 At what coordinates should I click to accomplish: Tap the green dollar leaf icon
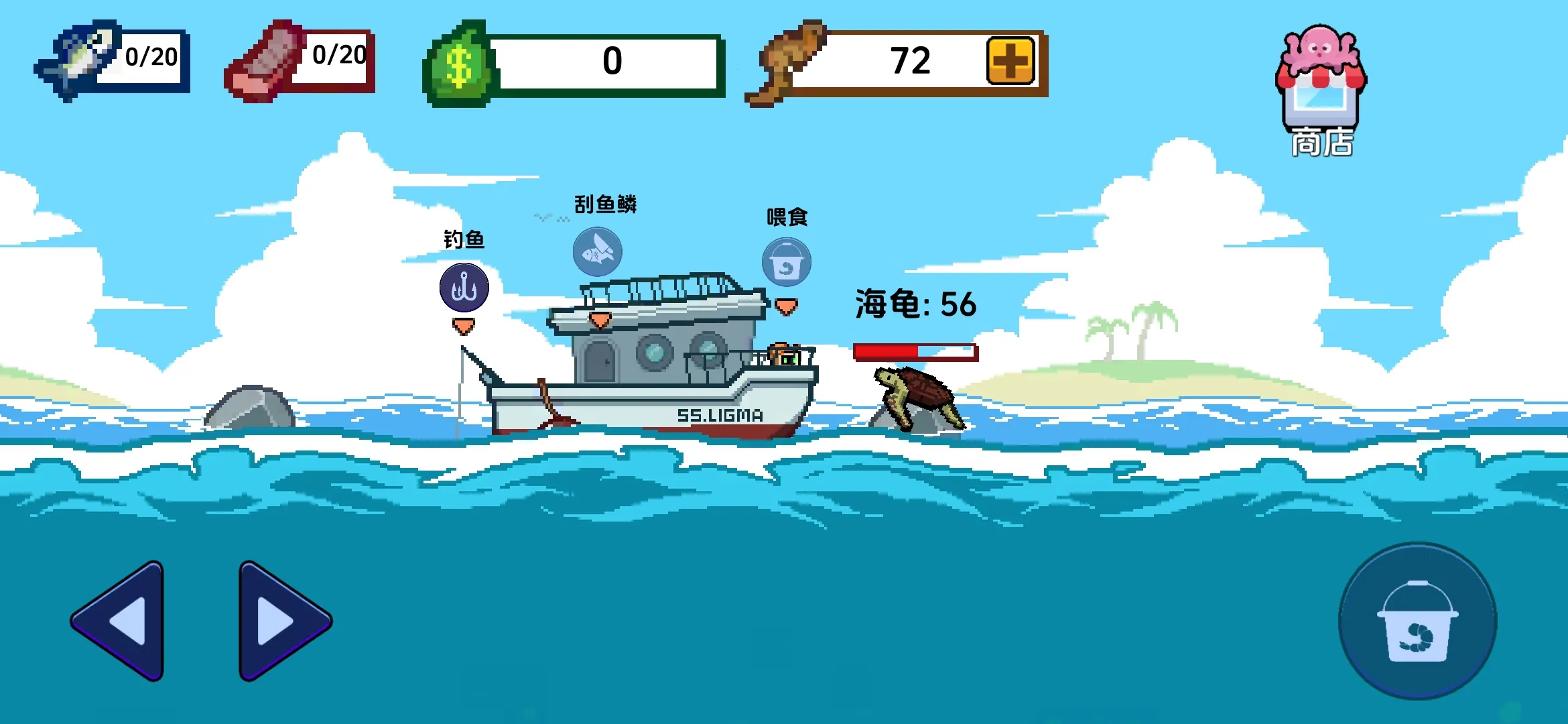[458, 64]
